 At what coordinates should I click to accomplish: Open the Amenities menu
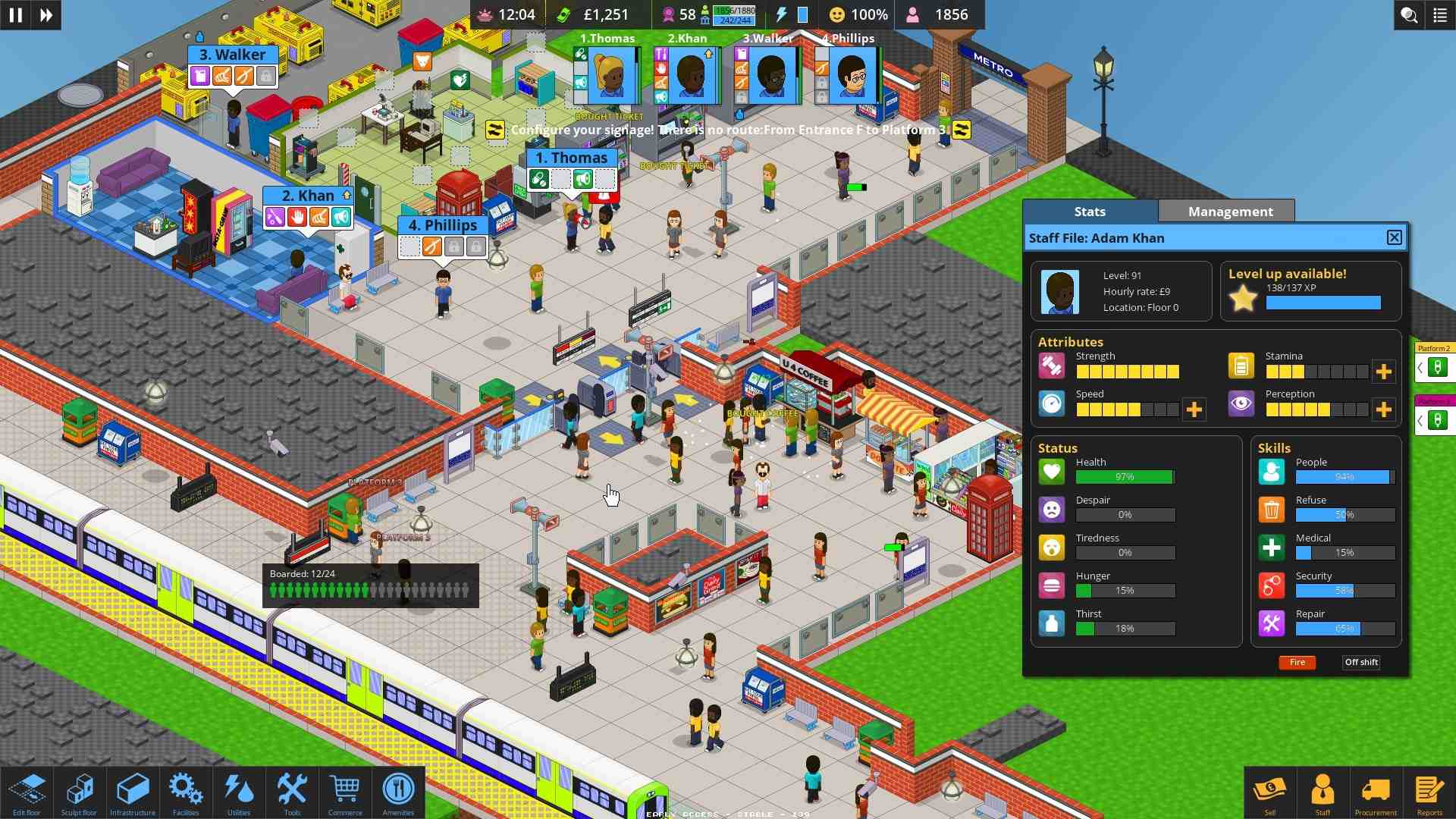[398, 792]
